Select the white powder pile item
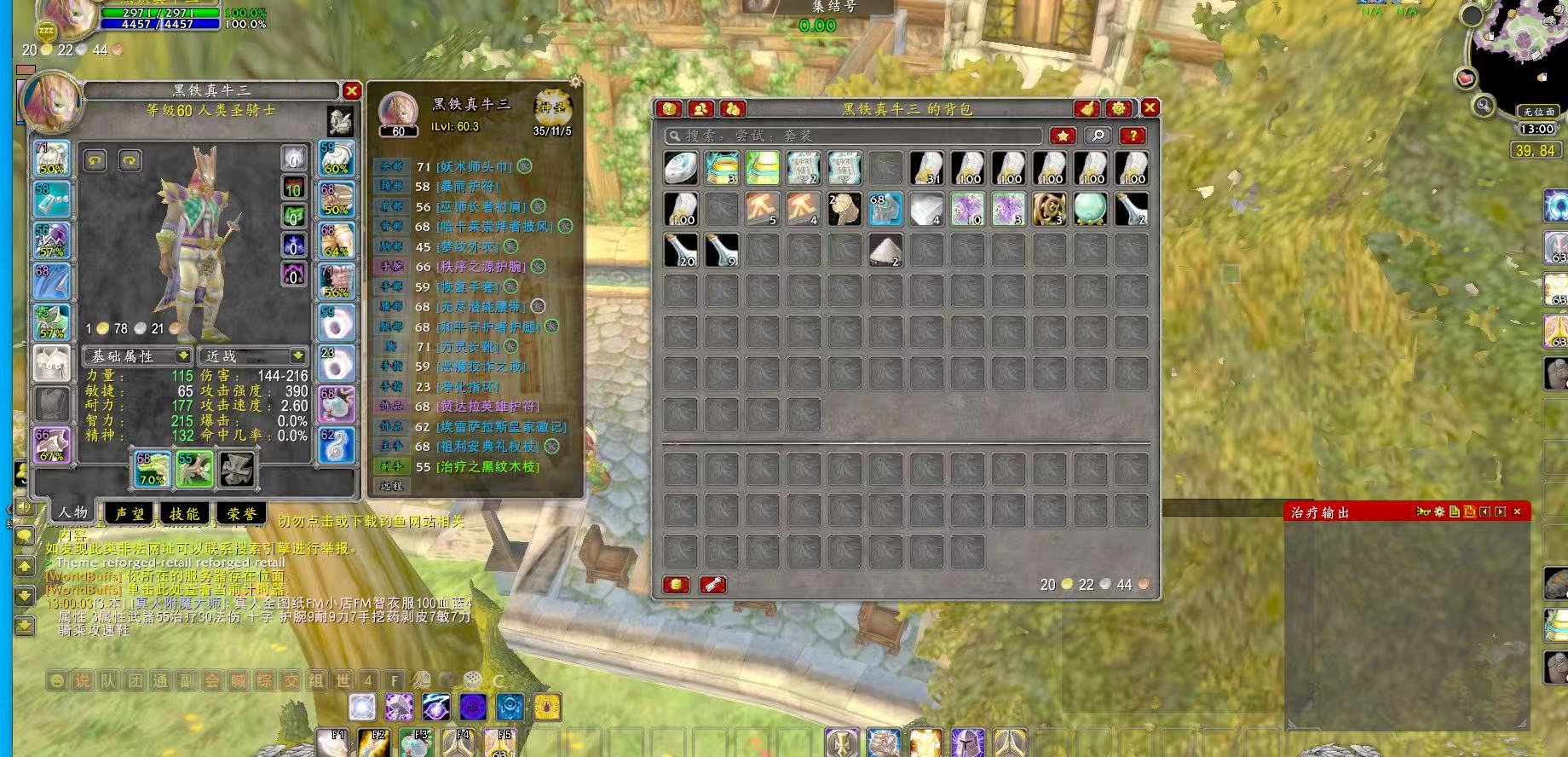This screenshot has width=1568, height=757. click(x=885, y=250)
